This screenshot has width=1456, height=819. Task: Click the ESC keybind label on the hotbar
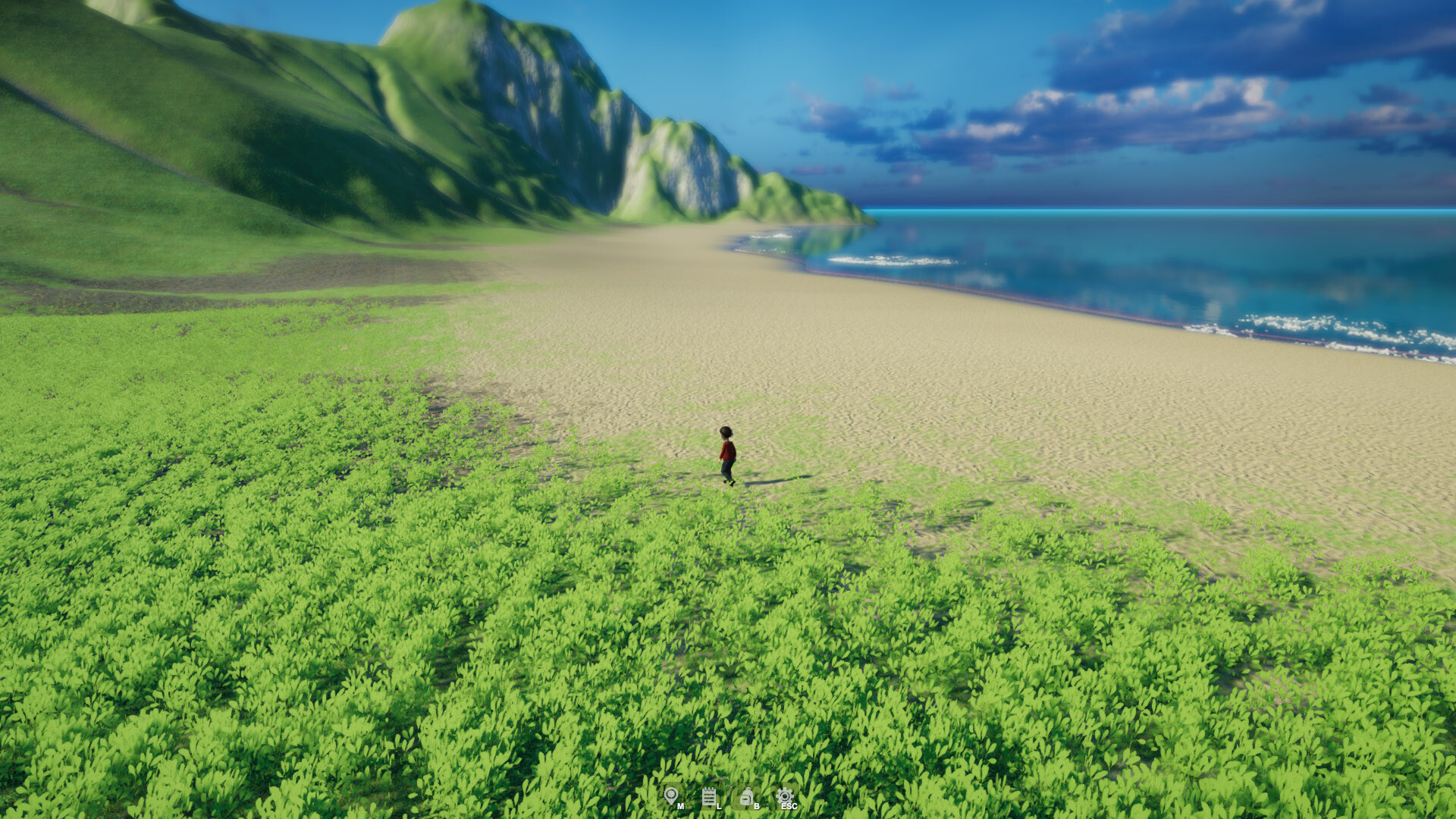[x=789, y=806]
